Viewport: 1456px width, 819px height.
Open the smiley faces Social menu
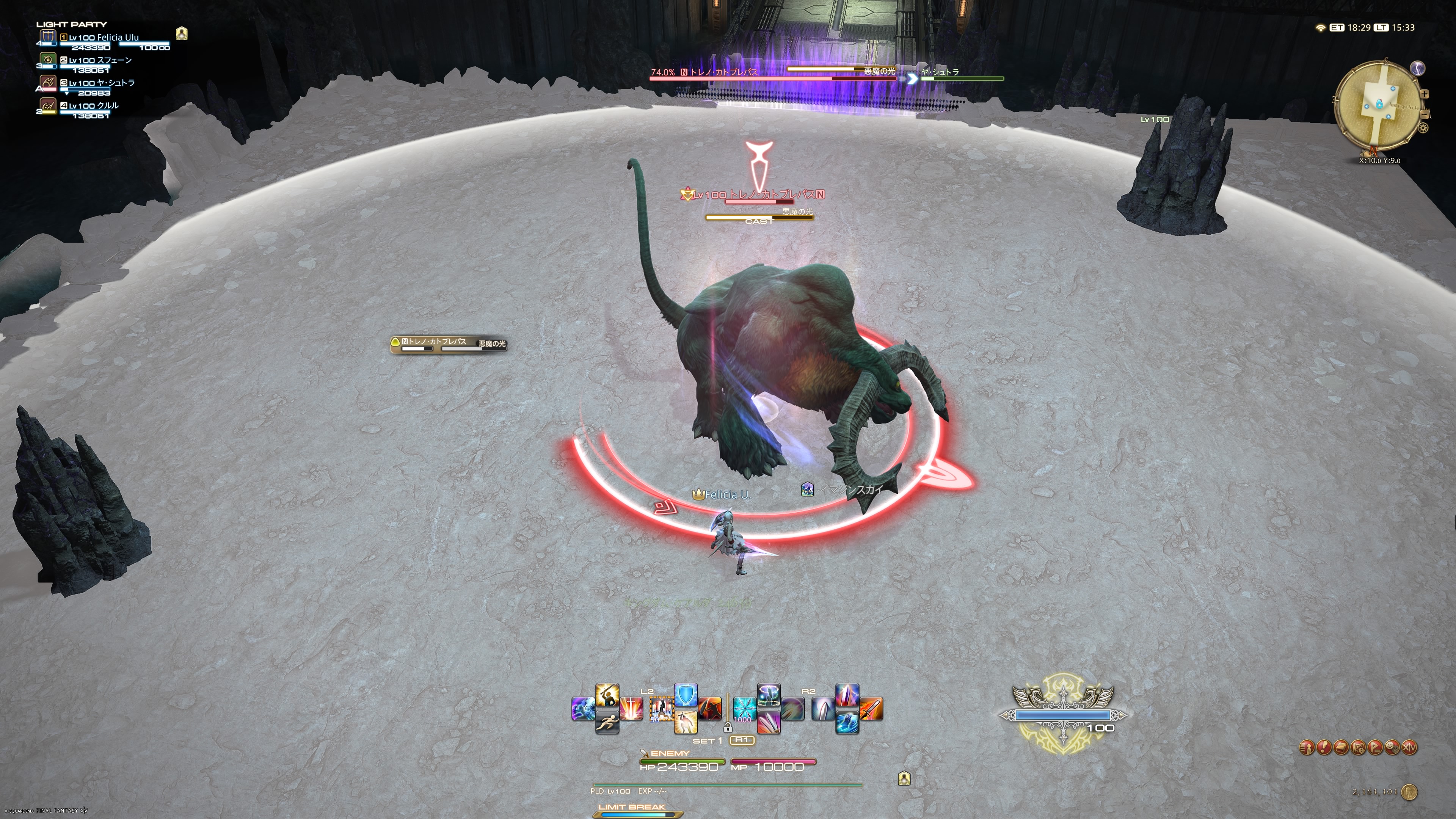1392,748
